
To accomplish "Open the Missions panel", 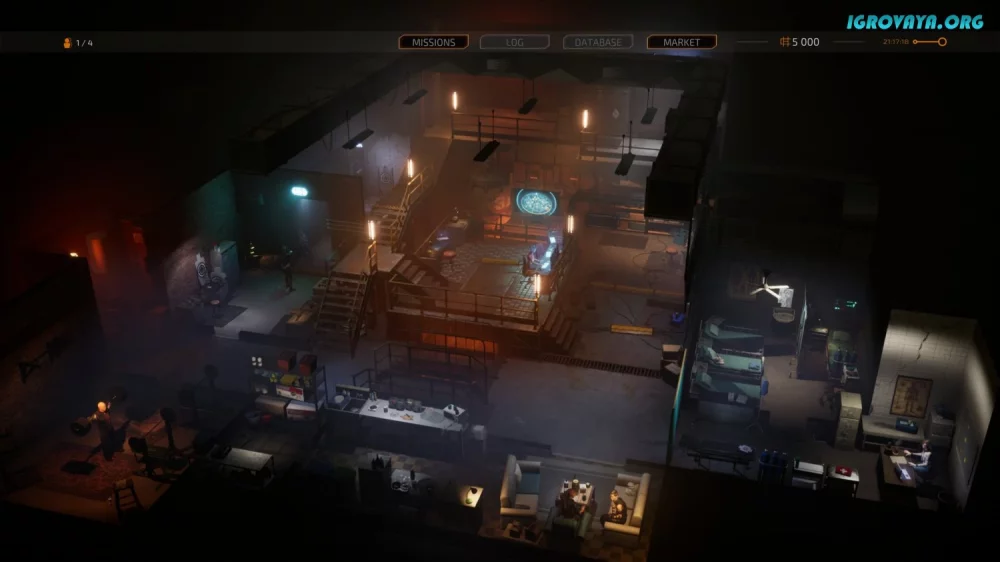I will tap(433, 42).
